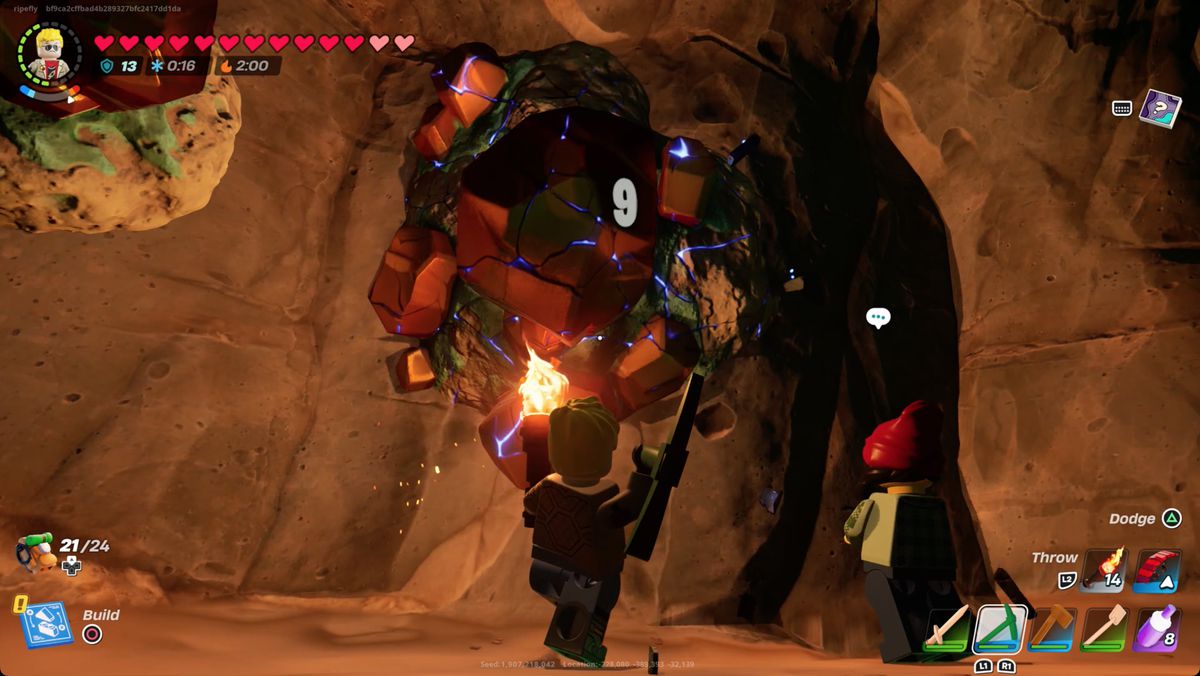Select the purple bottle hotbar slot
Image resolution: width=1200 pixels, height=676 pixels.
click(1156, 628)
